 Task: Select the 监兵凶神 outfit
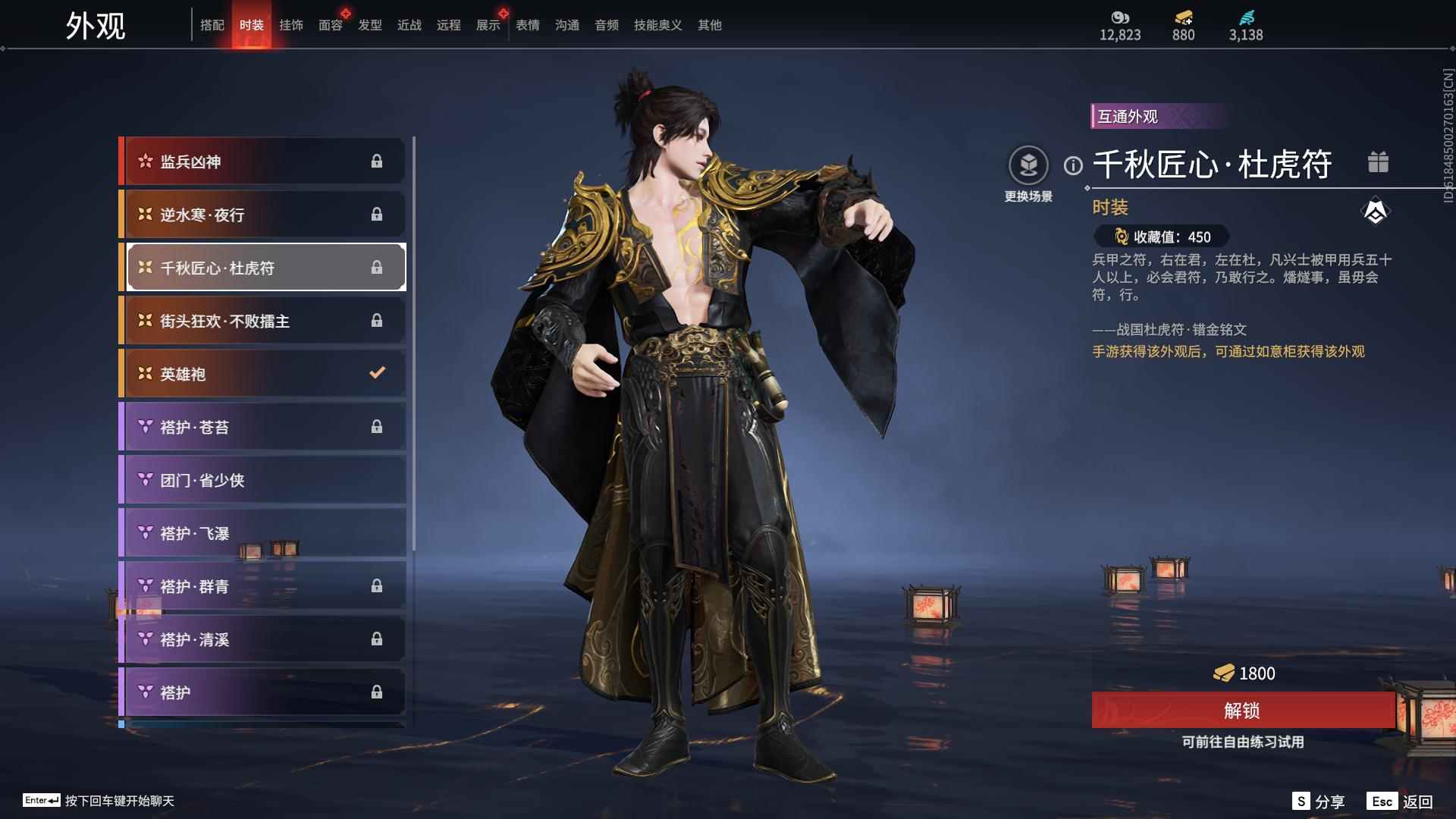[x=262, y=162]
